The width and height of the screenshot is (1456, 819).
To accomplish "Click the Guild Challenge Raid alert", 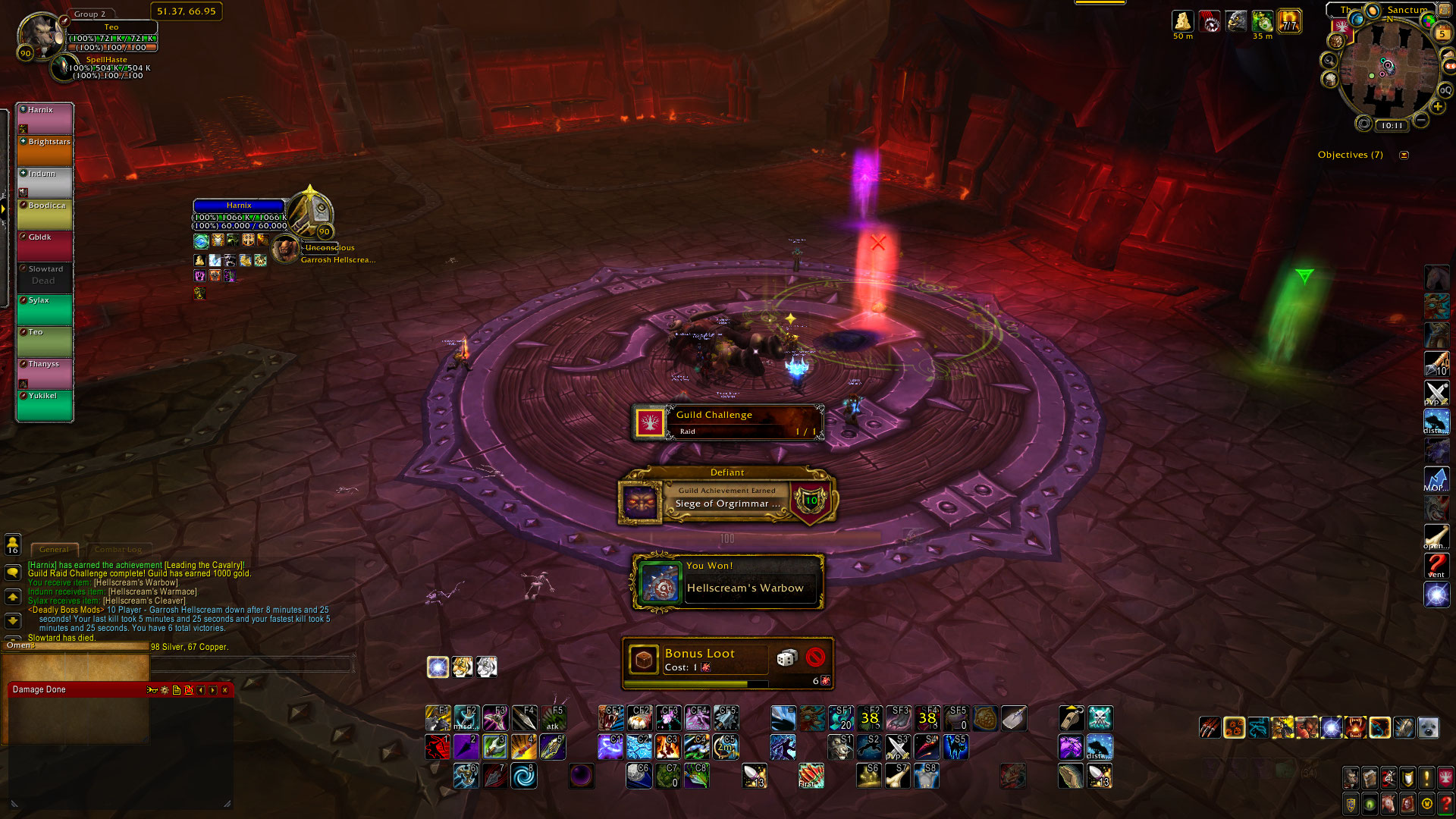I will [727, 422].
